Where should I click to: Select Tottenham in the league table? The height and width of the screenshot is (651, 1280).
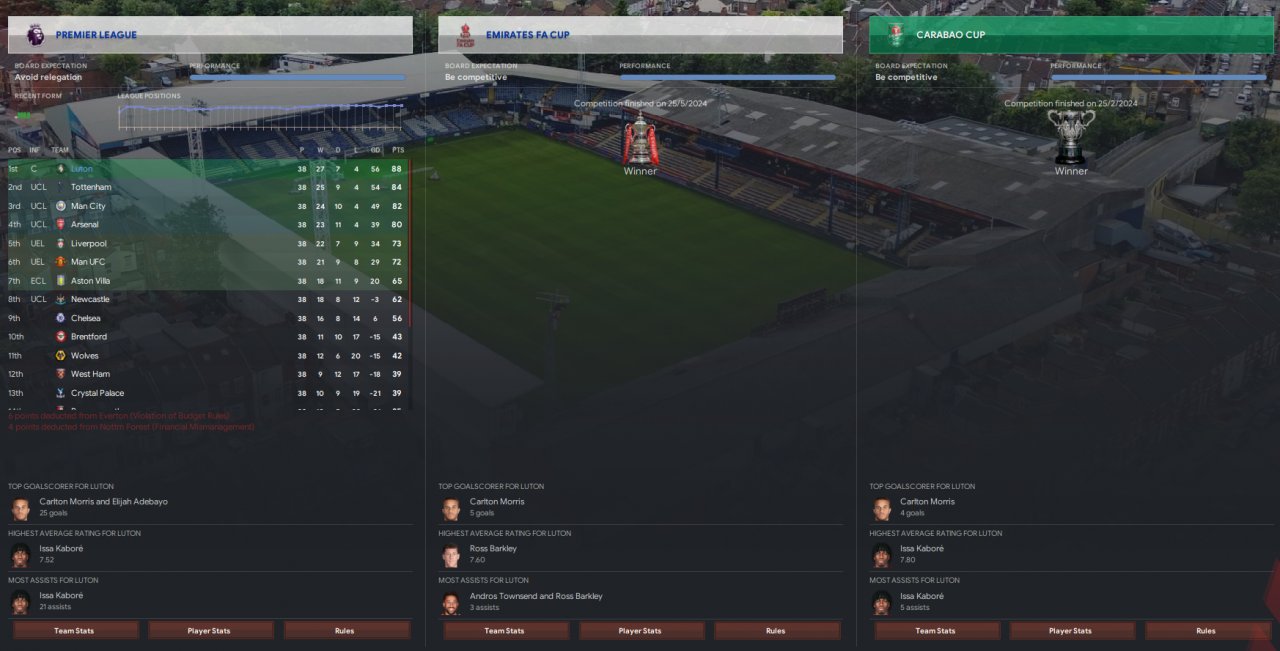pos(91,187)
